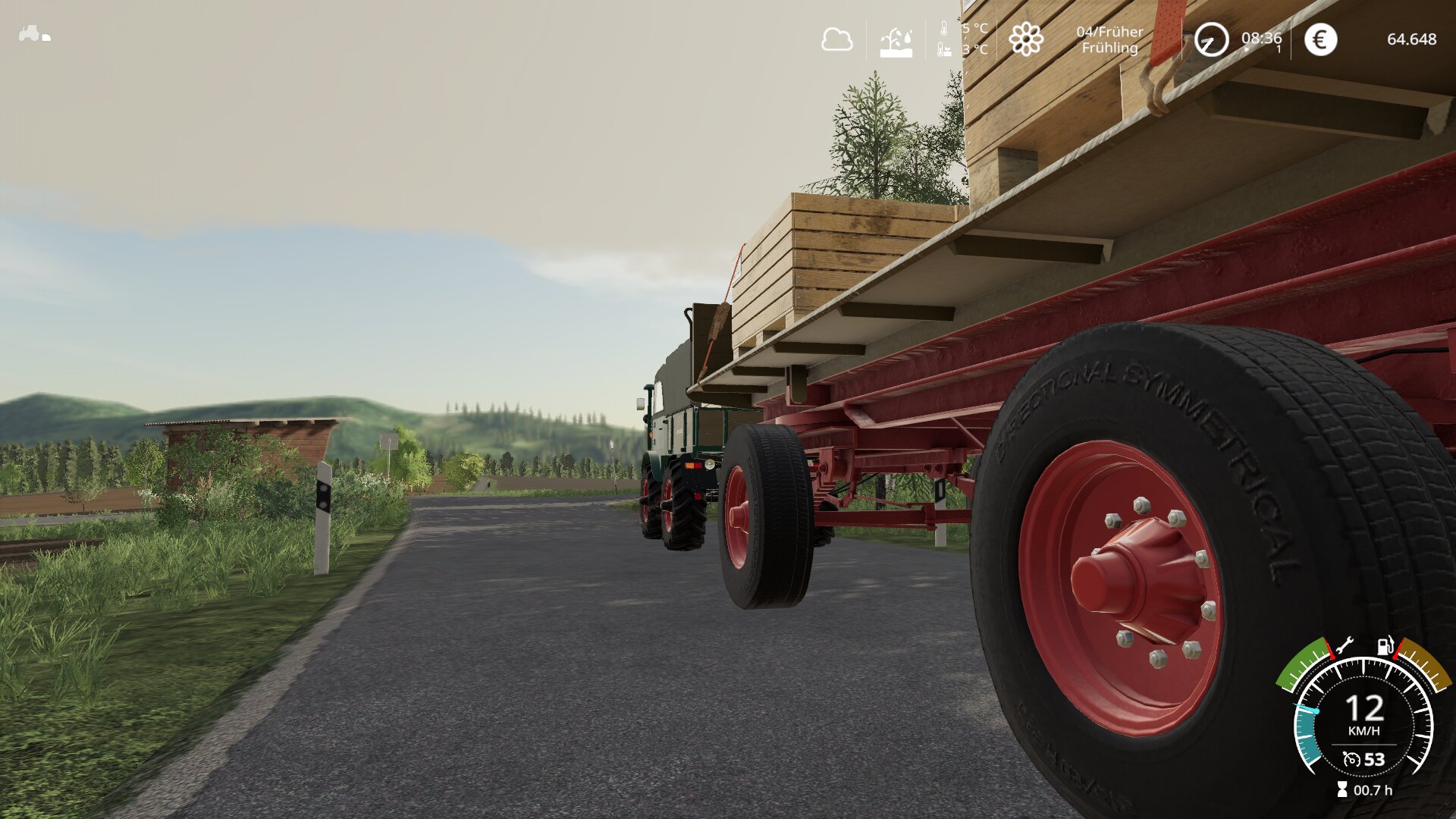Open the euro money icon

(x=1320, y=39)
